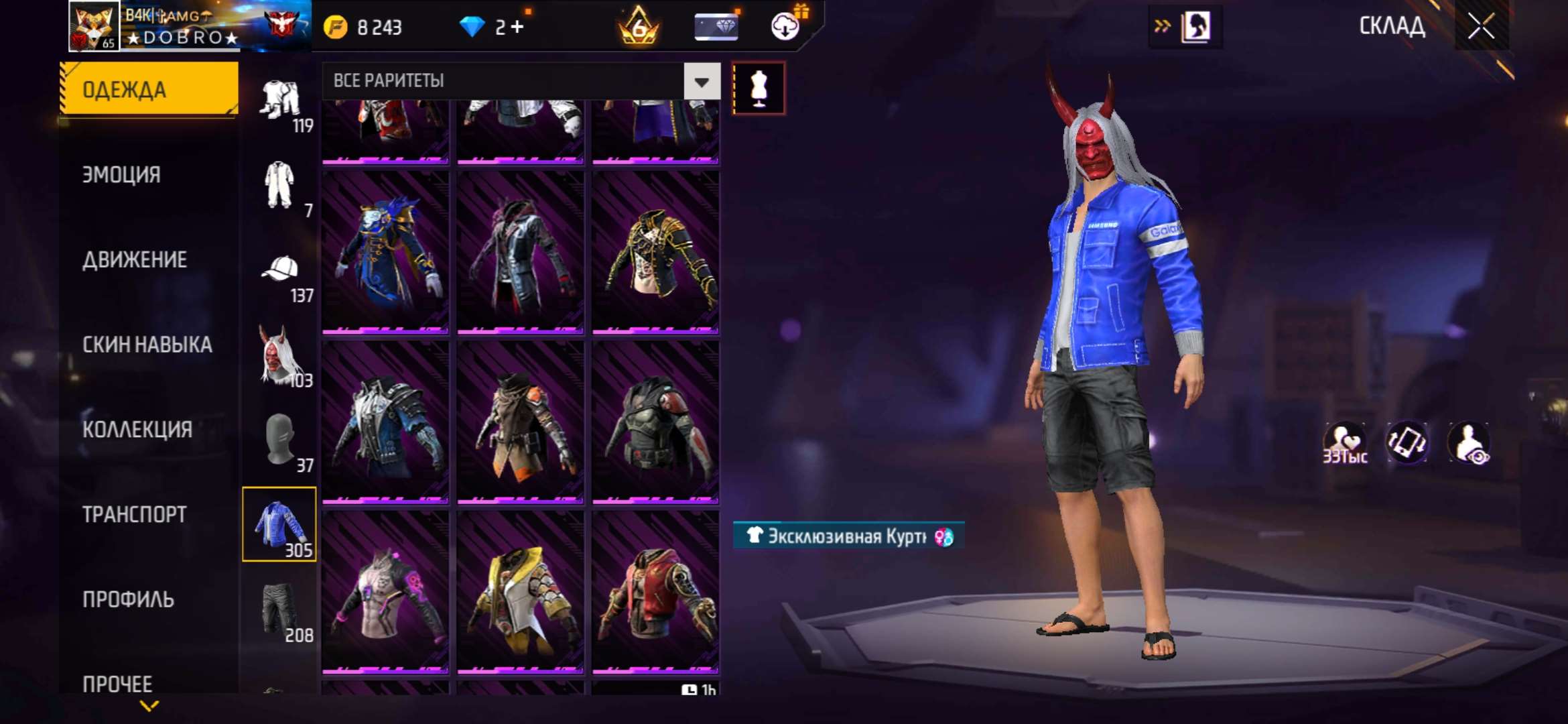The height and width of the screenshot is (724, 1568).
Task: Close the Склад screen
Action: 1481,27
